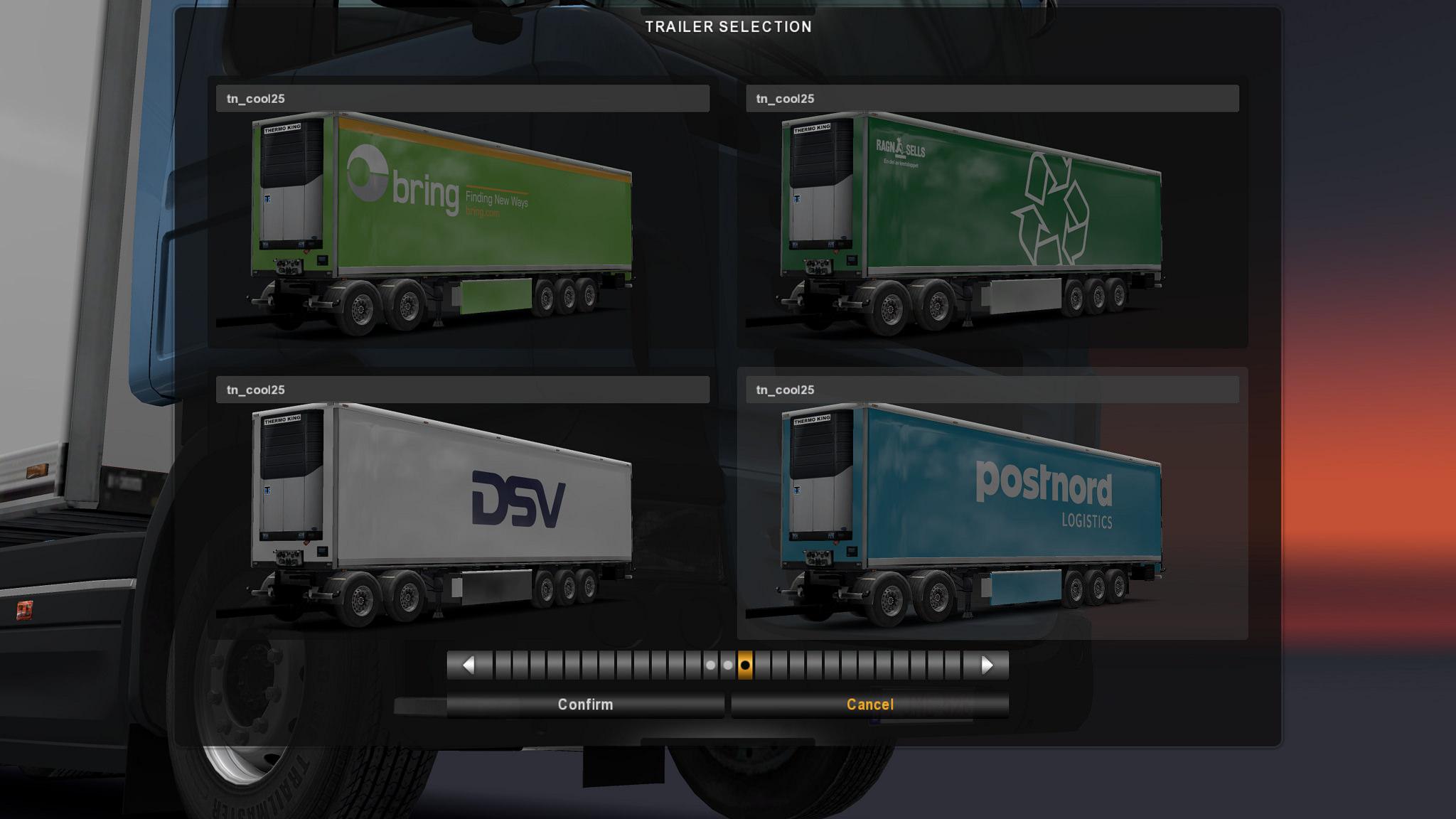
Task: Go to the previous trailer page arrow
Action: [469, 665]
